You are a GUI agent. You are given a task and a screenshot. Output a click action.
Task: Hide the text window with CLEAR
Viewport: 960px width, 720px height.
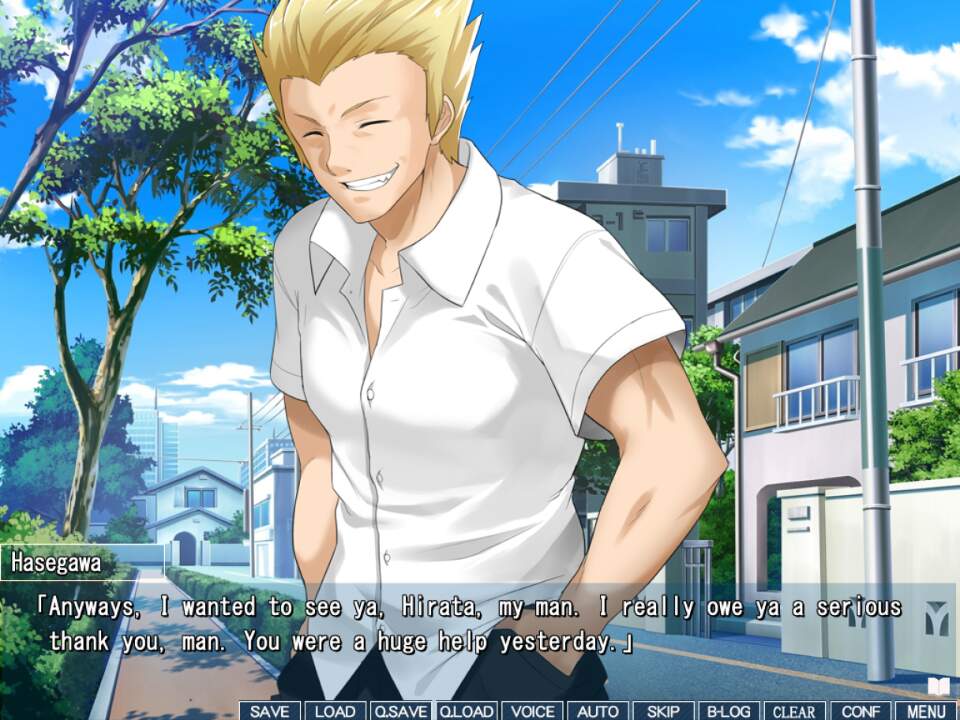794,711
